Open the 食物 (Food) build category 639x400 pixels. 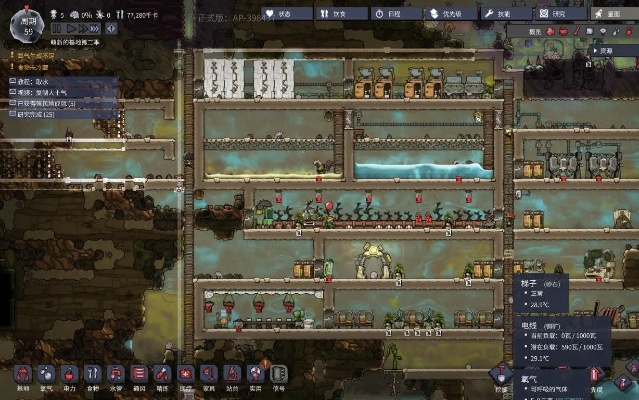(93, 376)
